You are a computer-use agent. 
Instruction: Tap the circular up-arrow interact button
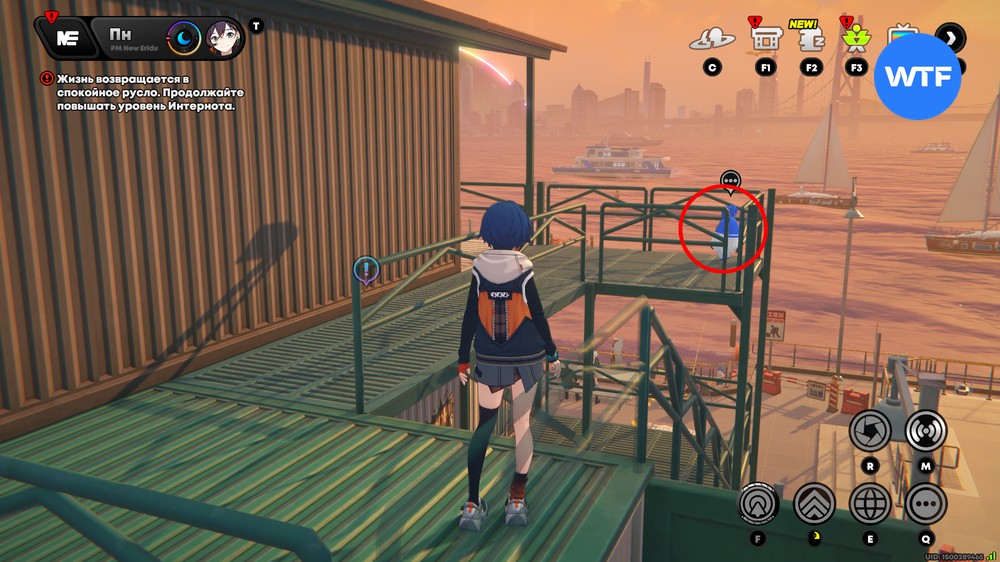(759, 504)
